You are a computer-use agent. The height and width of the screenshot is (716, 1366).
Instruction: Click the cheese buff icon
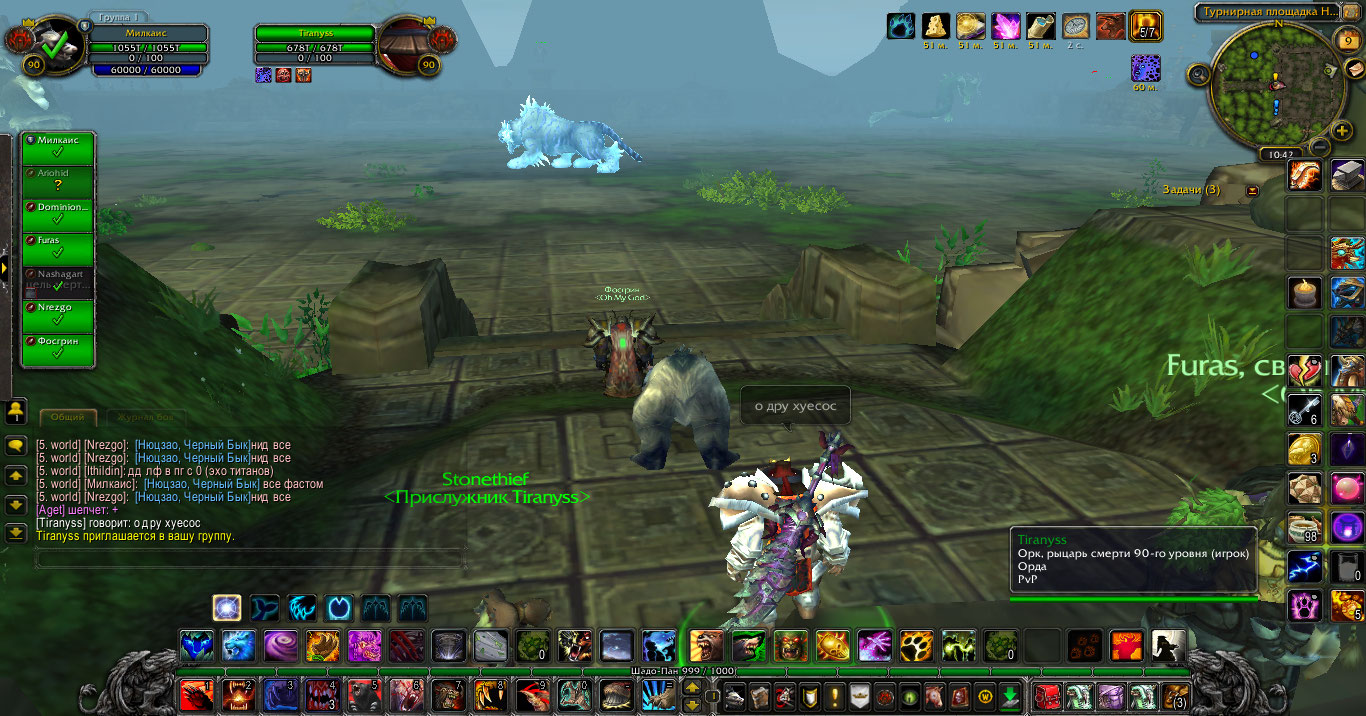(x=936, y=26)
